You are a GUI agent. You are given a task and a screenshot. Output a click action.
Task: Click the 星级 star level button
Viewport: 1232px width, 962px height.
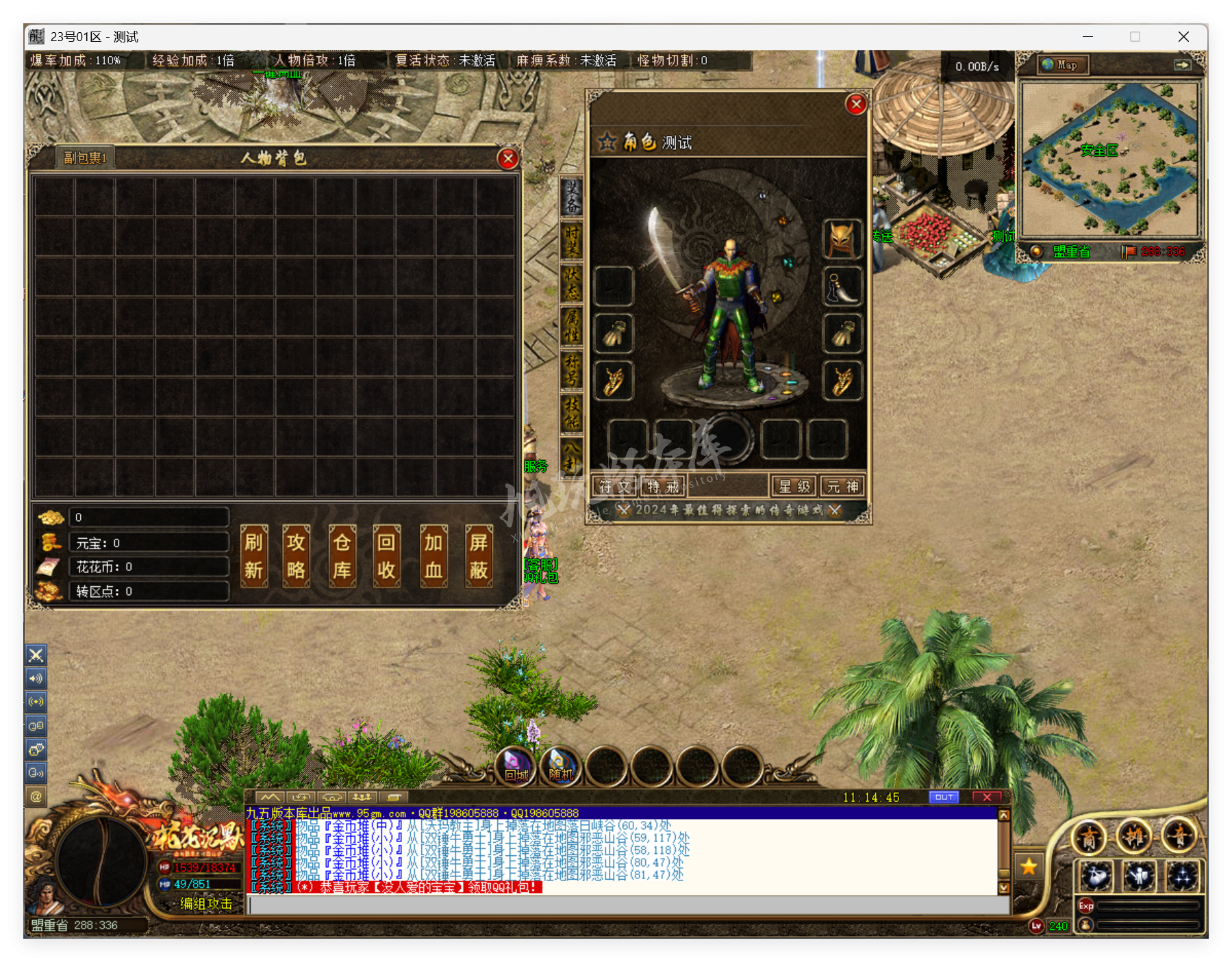[x=794, y=486]
